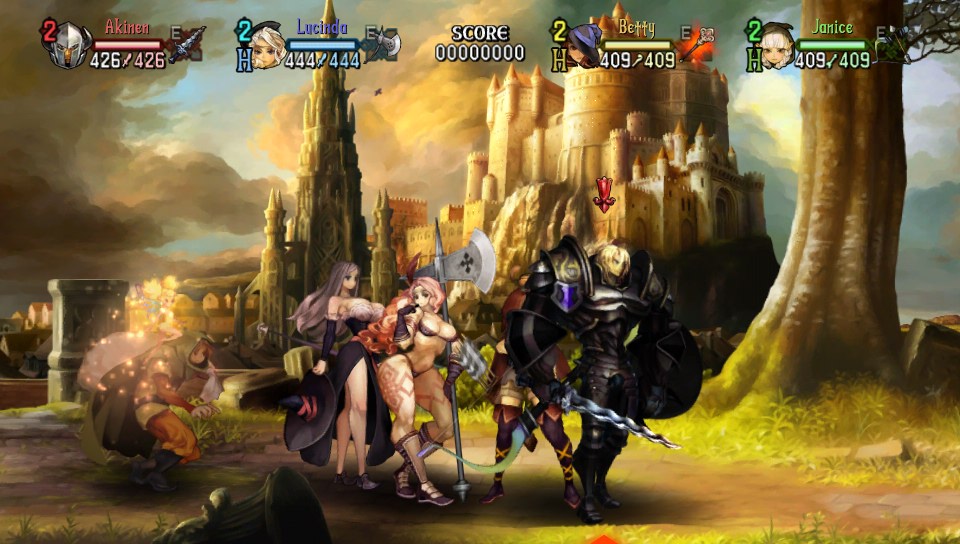Click Akinea's equipped sword icon
960x544 pixels.
(x=187, y=46)
